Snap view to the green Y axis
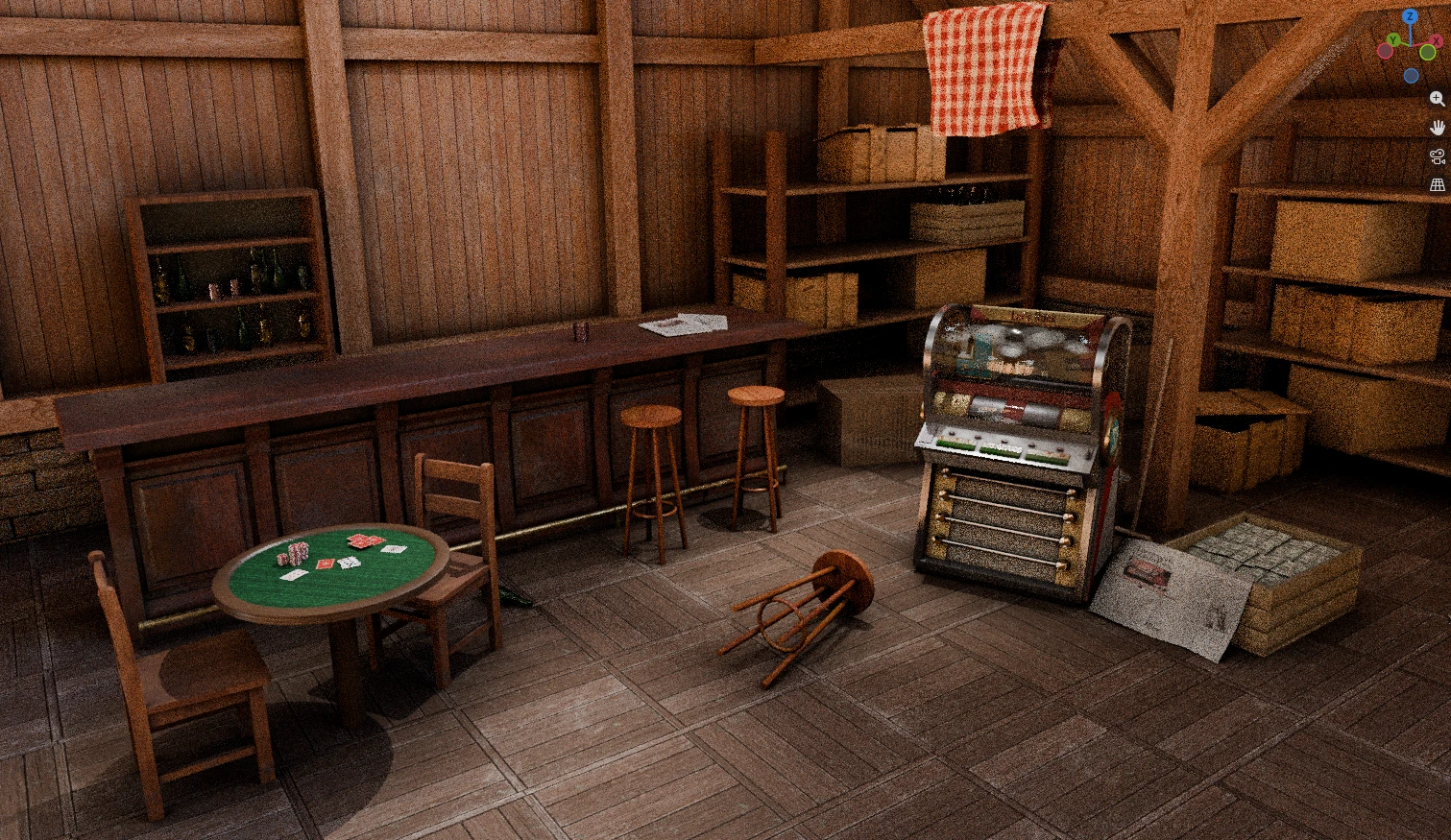The height and width of the screenshot is (840, 1451). pyautogui.click(x=1391, y=41)
